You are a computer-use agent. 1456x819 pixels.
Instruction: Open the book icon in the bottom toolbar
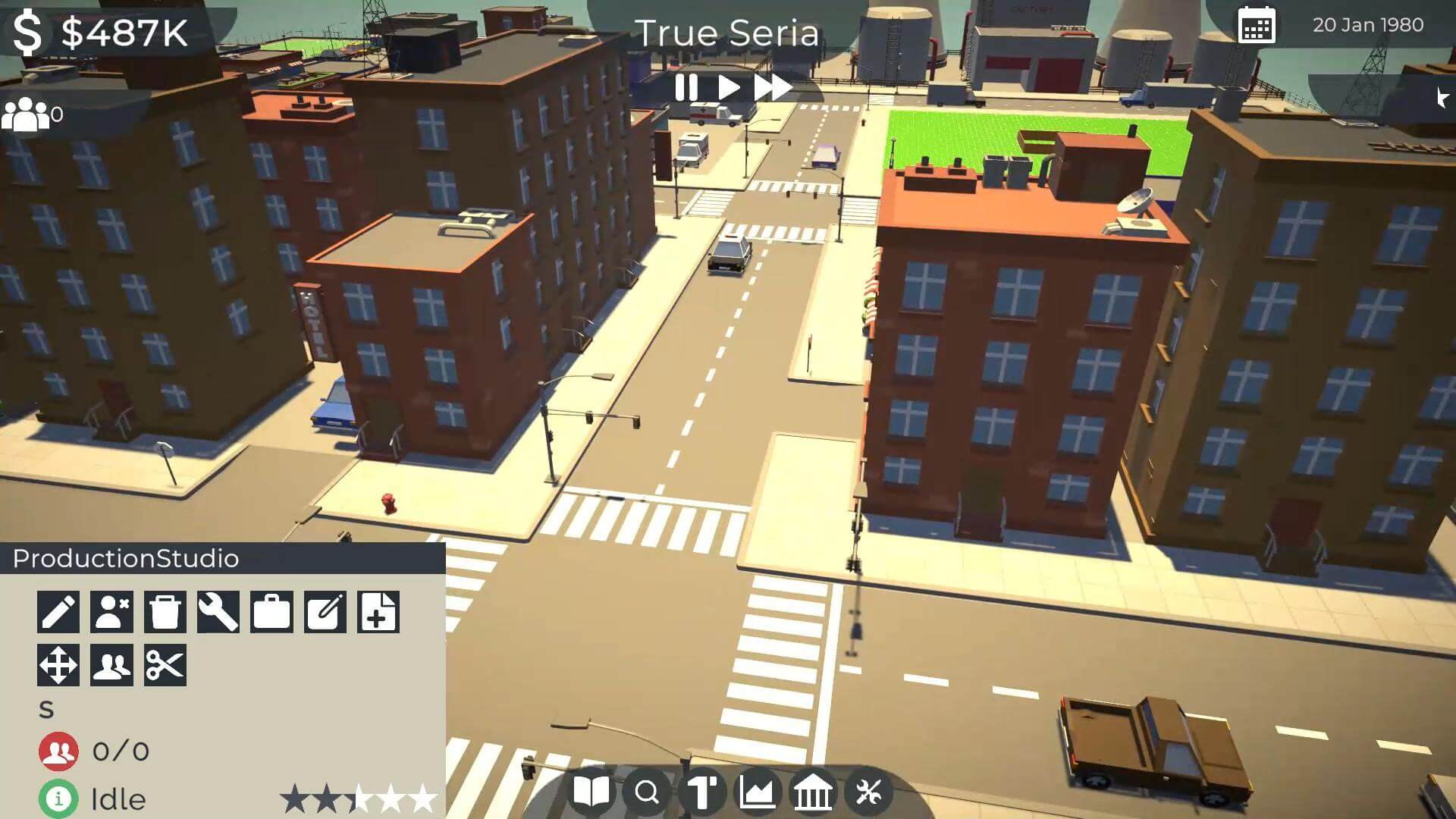point(591,792)
